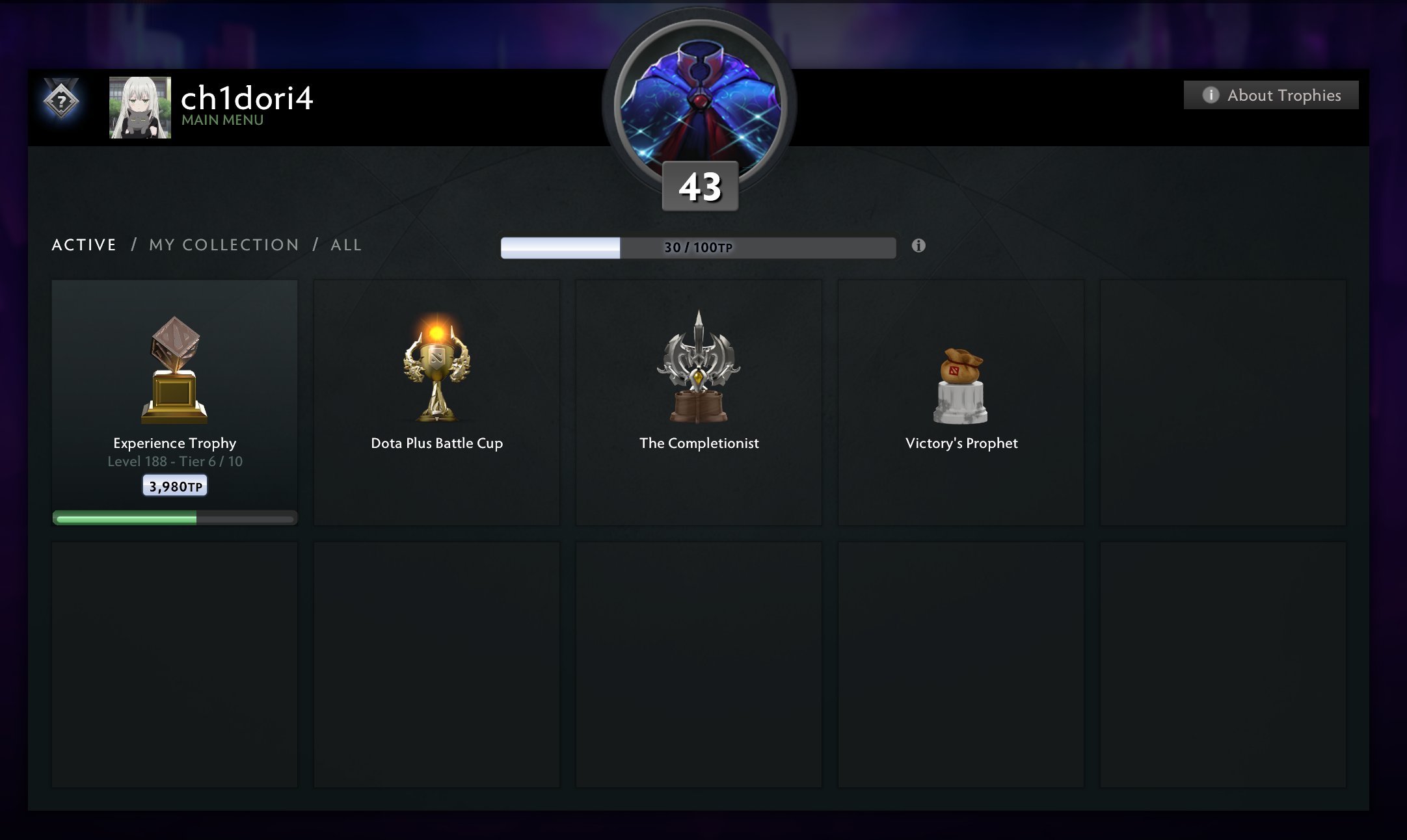Viewport: 1407px width, 840px height.
Task: Open the About Trophies info panel
Action: pyautogui.click(x=1270, y=95)
